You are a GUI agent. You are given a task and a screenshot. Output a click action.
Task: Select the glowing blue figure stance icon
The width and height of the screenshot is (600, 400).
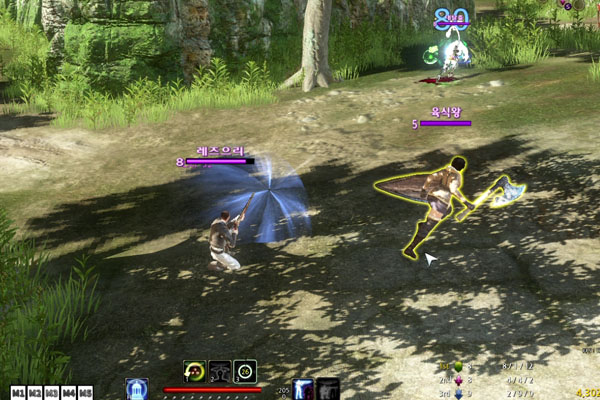click(x=303, y=389)
